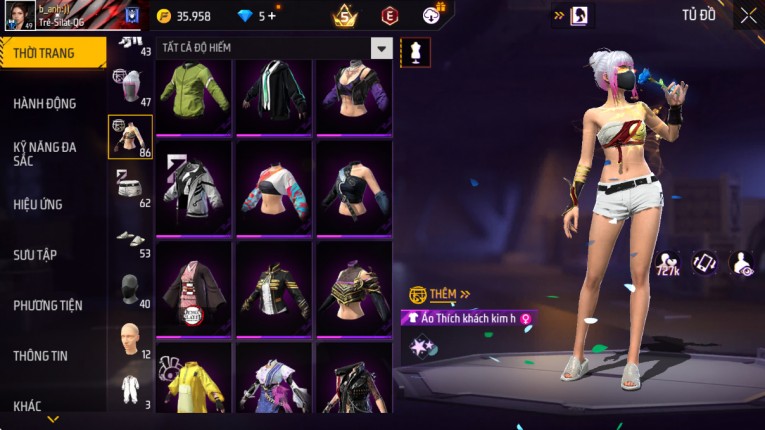Select the shoes category with 53 items

coord(130,240)
